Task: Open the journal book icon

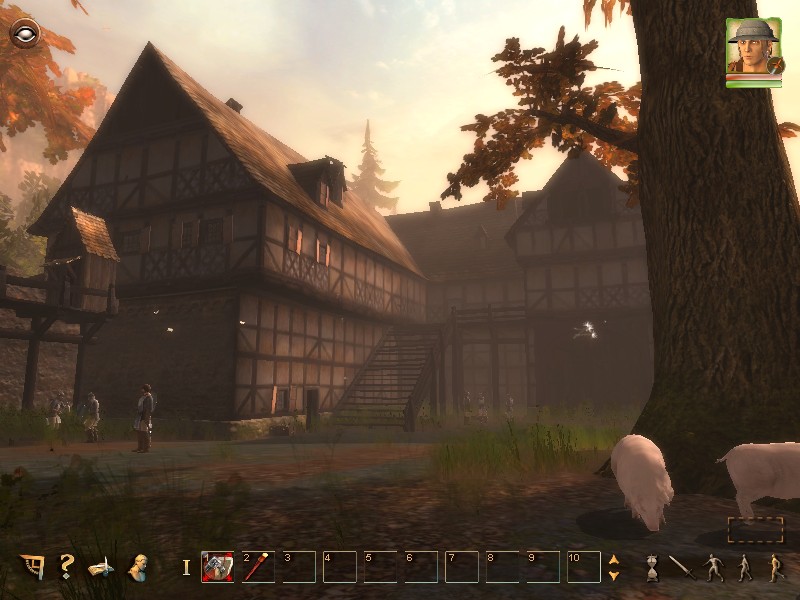Action: point(101,567)
